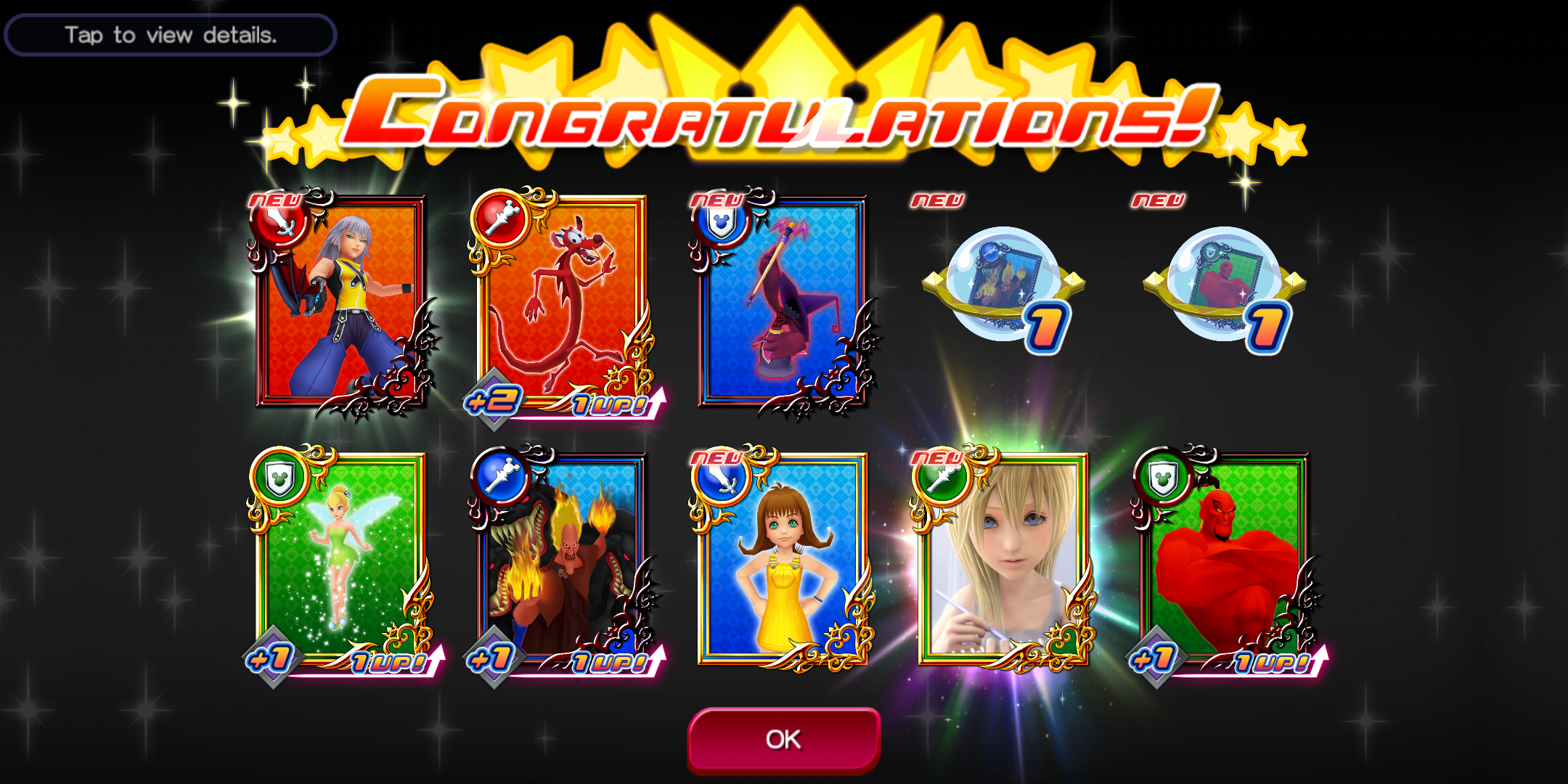Select the red Mushu dragon medal
The width and height of the screenshot is (1568, 784).
pos(563,301)
